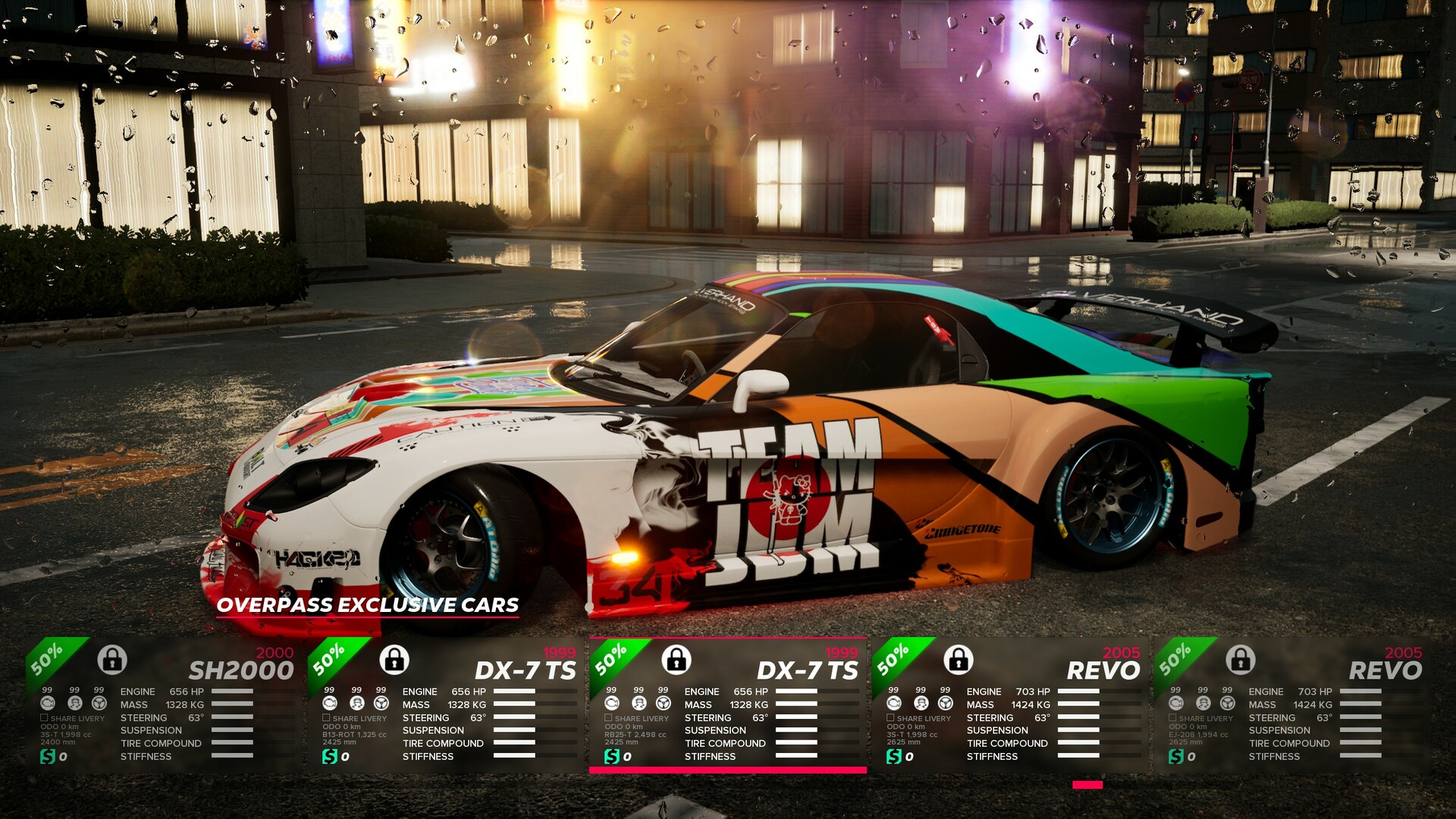
Task: Choose the DX-7 TS with B13-ROT engine
Action: point(446,705)
